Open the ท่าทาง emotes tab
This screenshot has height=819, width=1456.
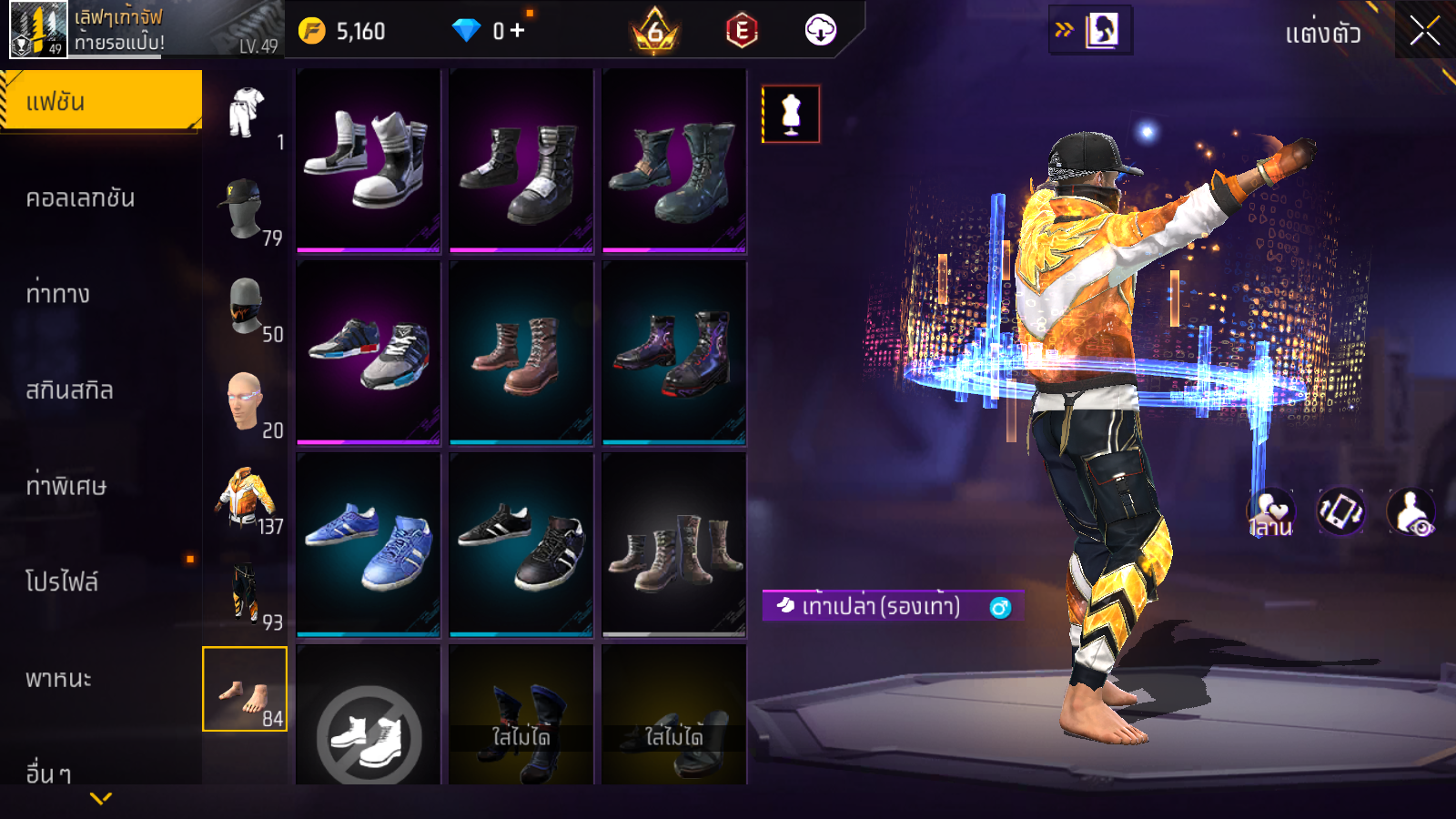(58, 294)
